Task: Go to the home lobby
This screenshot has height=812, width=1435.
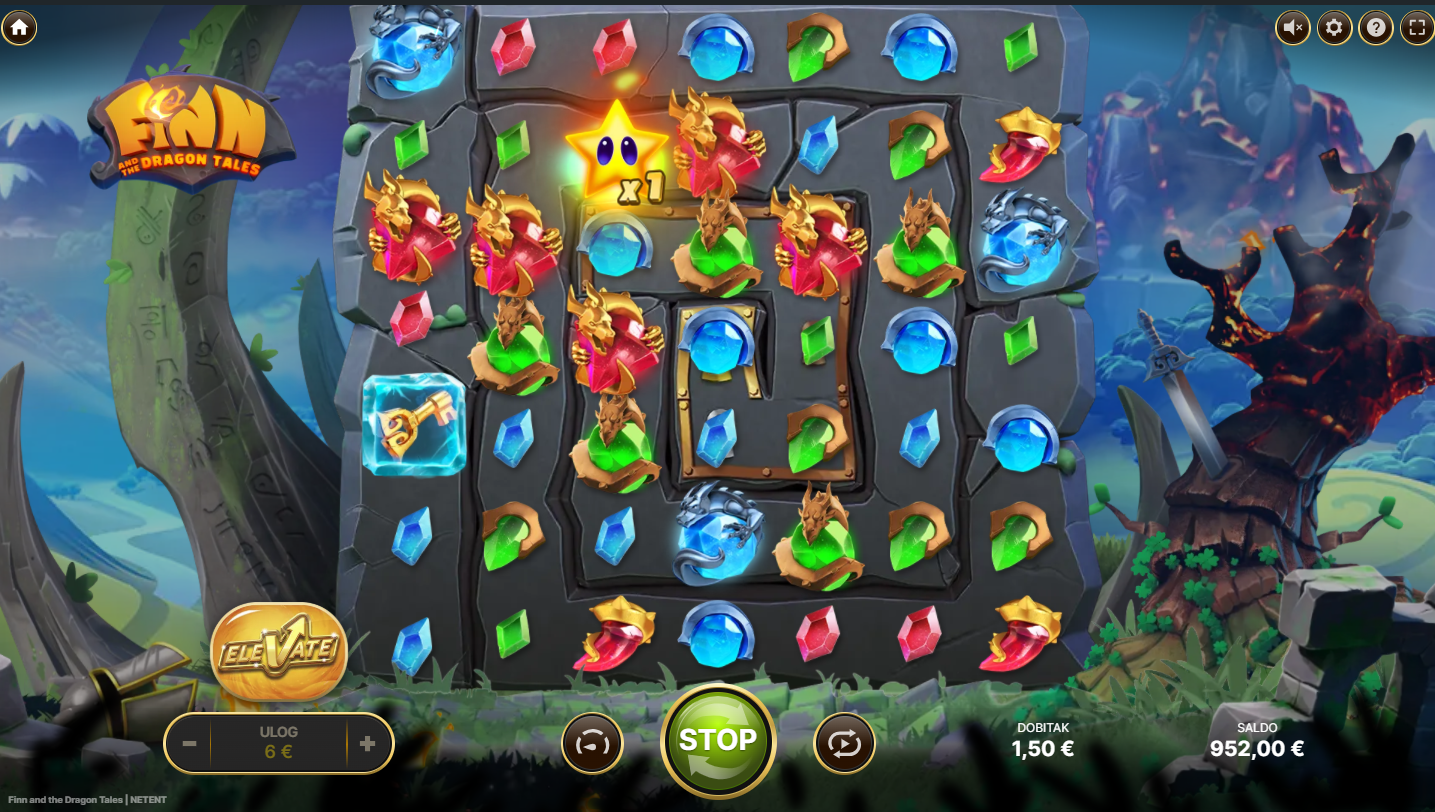Action: pos(19,27)
